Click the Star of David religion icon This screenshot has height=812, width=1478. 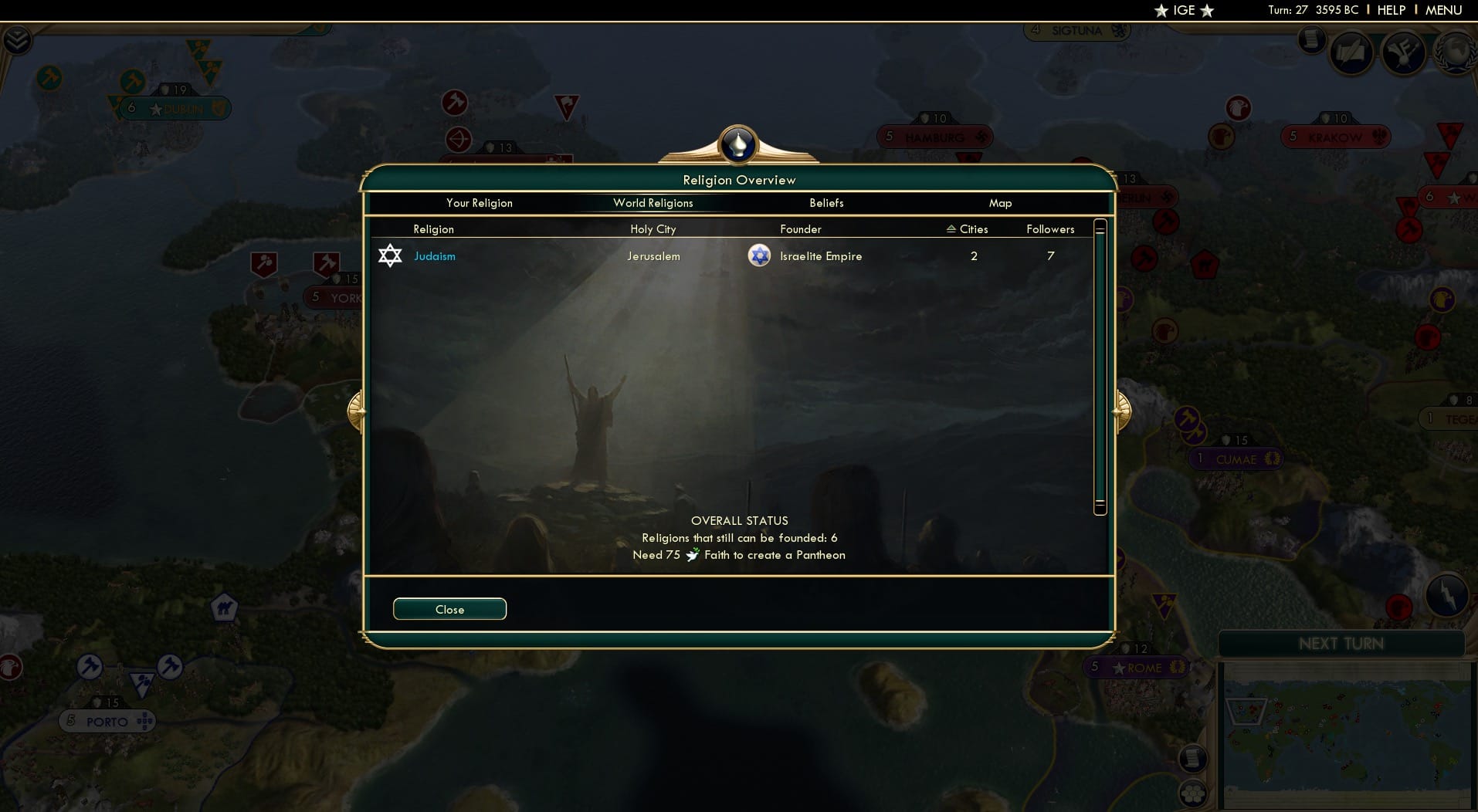pos(390,255)
